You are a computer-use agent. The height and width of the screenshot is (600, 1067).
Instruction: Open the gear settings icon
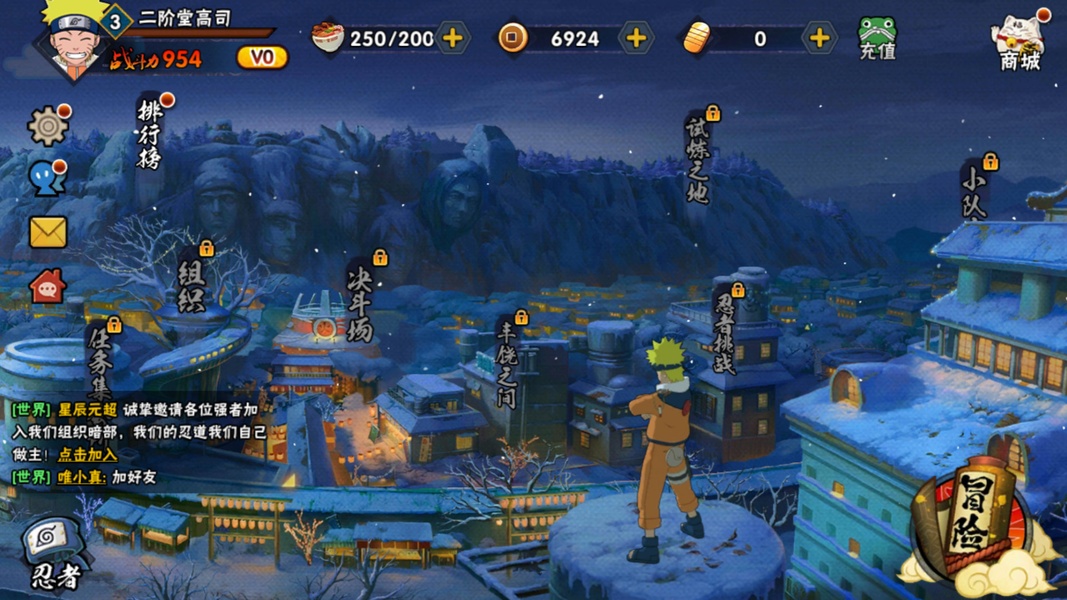(x=47, y=126)
